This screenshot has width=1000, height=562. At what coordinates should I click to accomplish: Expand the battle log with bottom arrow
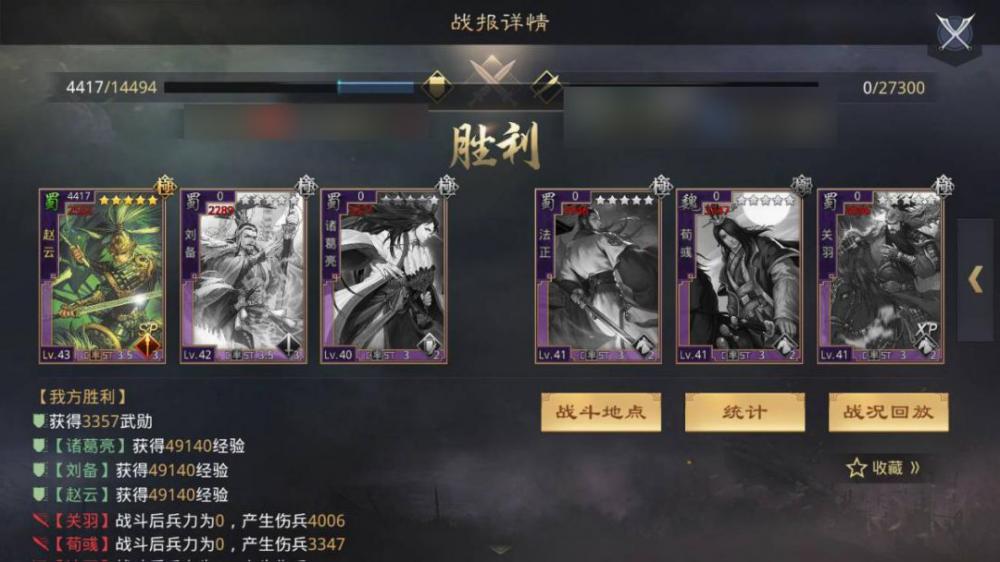point(500,549)
